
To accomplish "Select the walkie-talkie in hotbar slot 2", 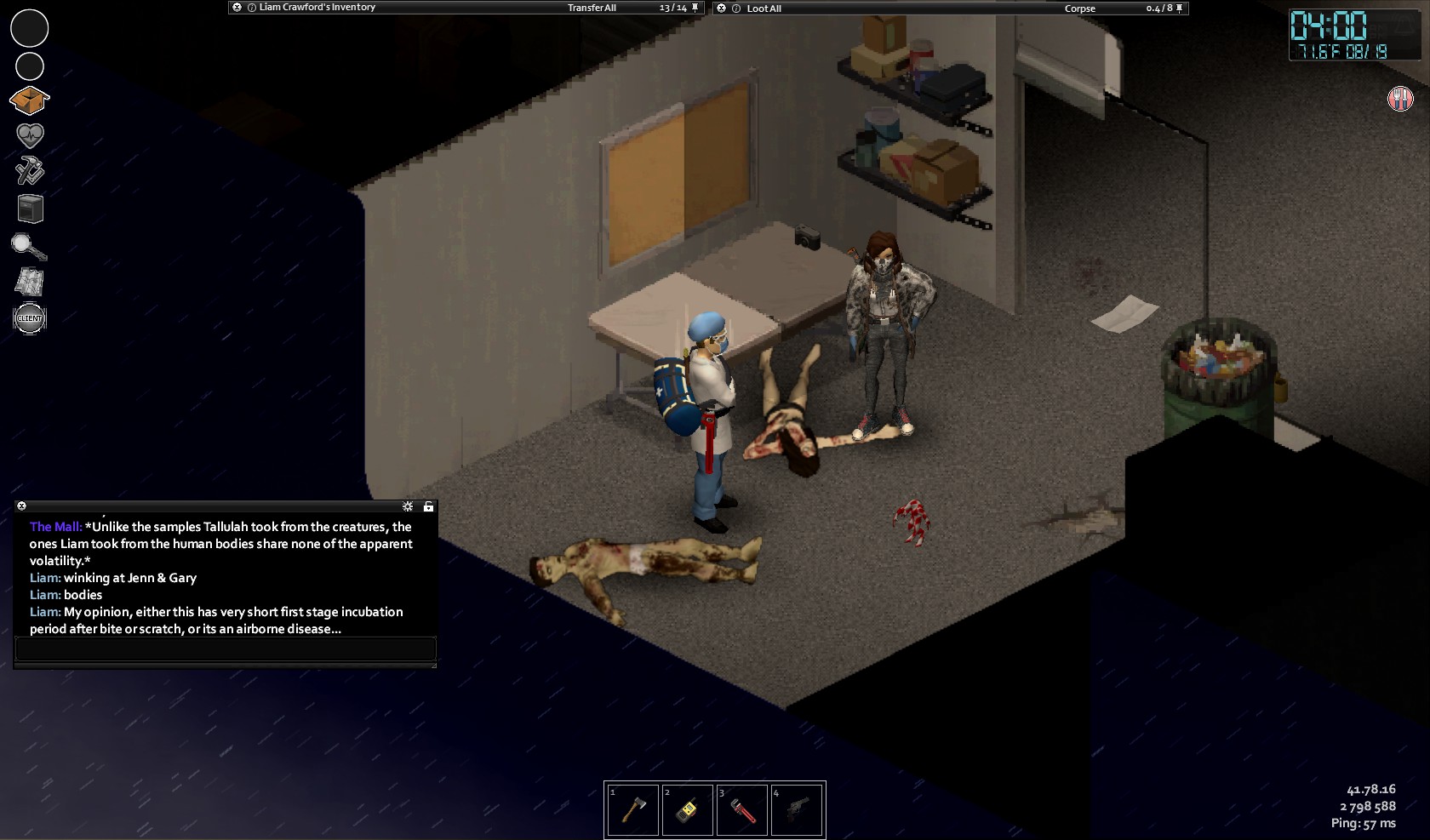I will coord(687,809).
